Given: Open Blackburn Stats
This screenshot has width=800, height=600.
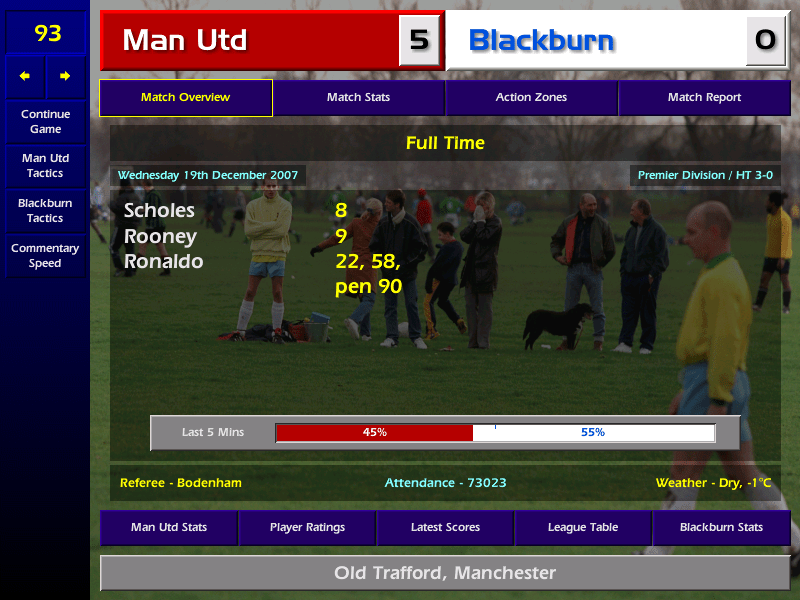Looking at the screenshot, I should [721, 527].
